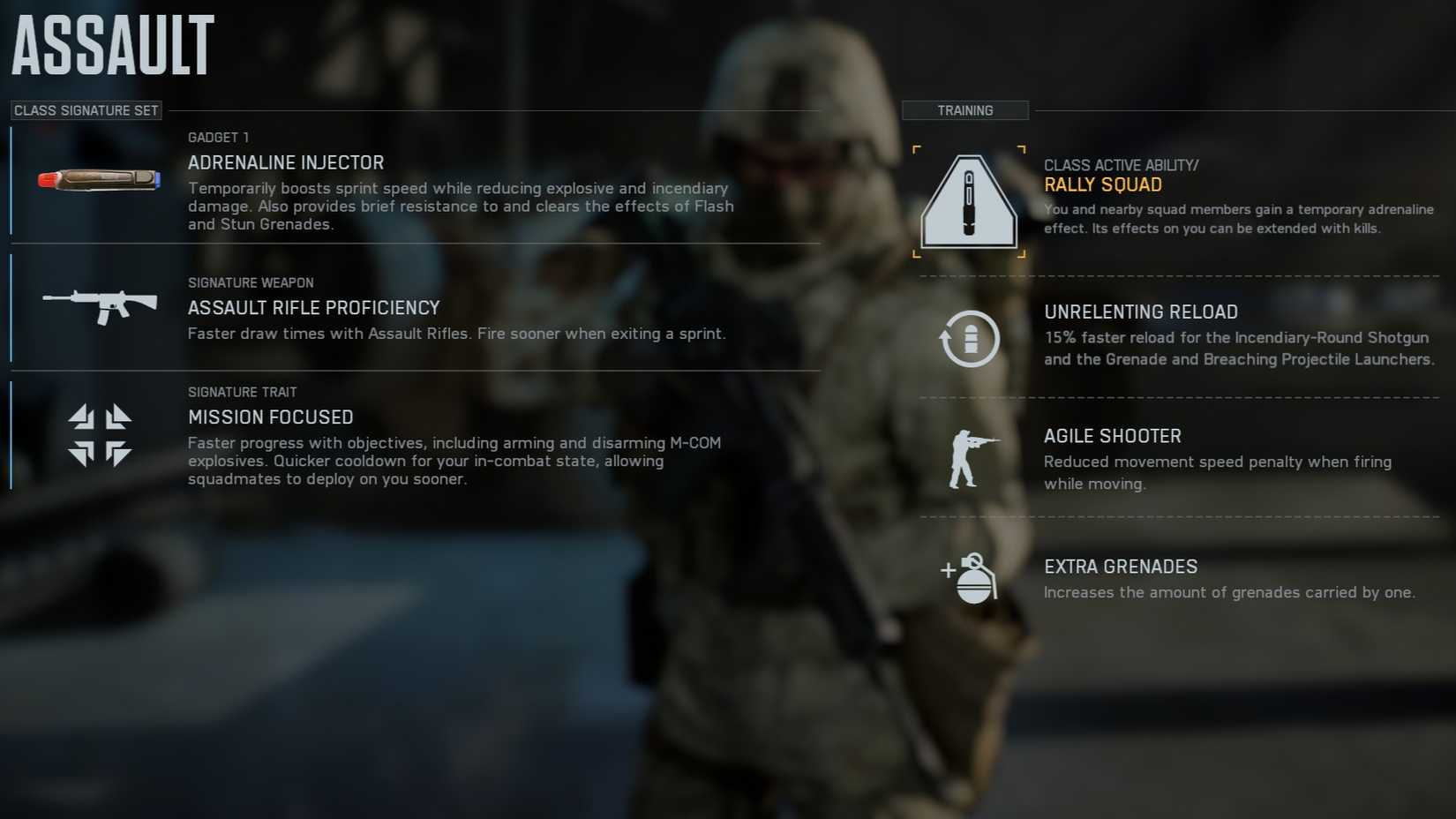Screen dimensions: 1456x819
Task: Switch to the Training section
Action: [965, 109]
